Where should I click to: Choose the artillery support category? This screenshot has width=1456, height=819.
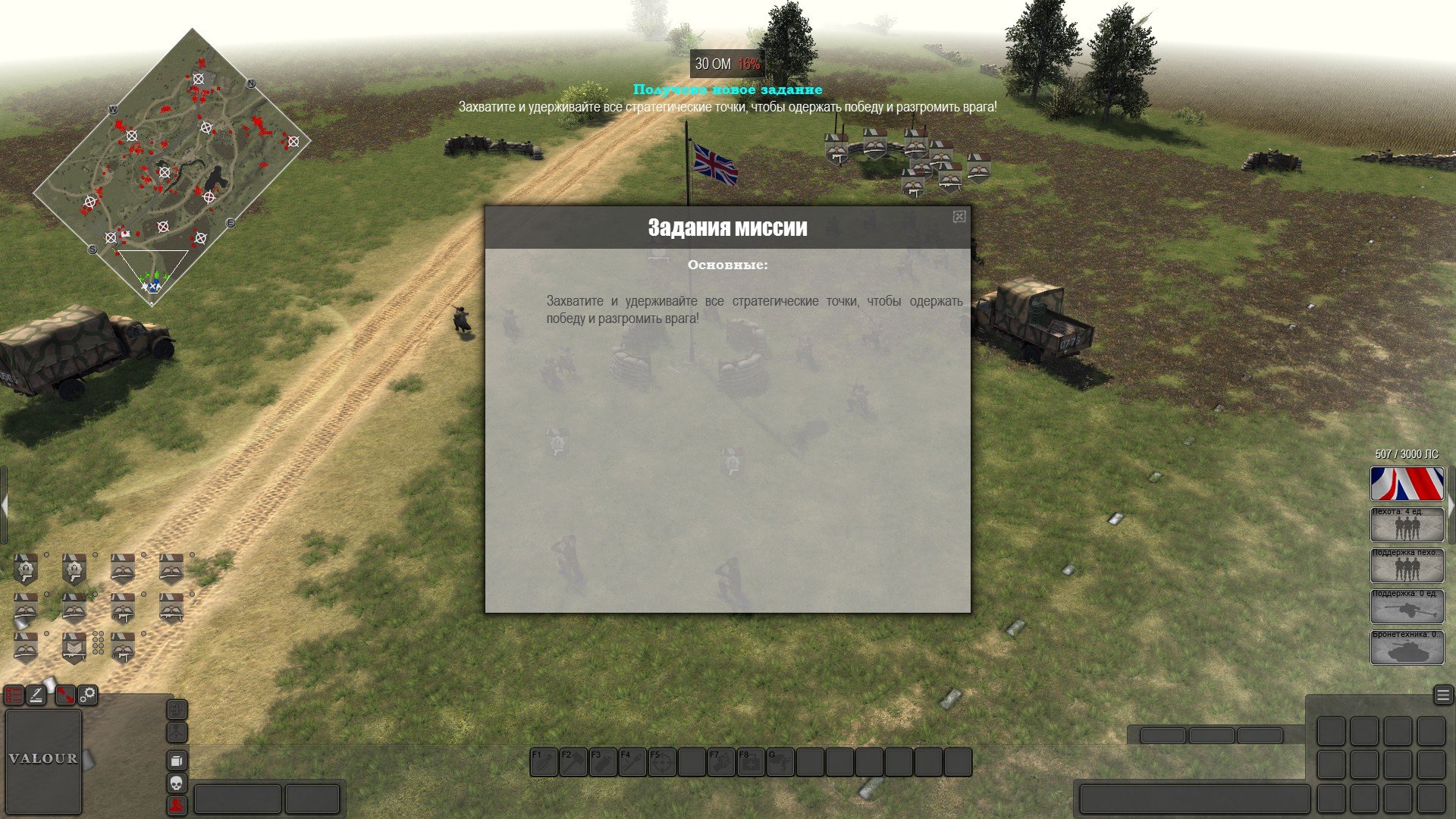(x=1407, y=607)
